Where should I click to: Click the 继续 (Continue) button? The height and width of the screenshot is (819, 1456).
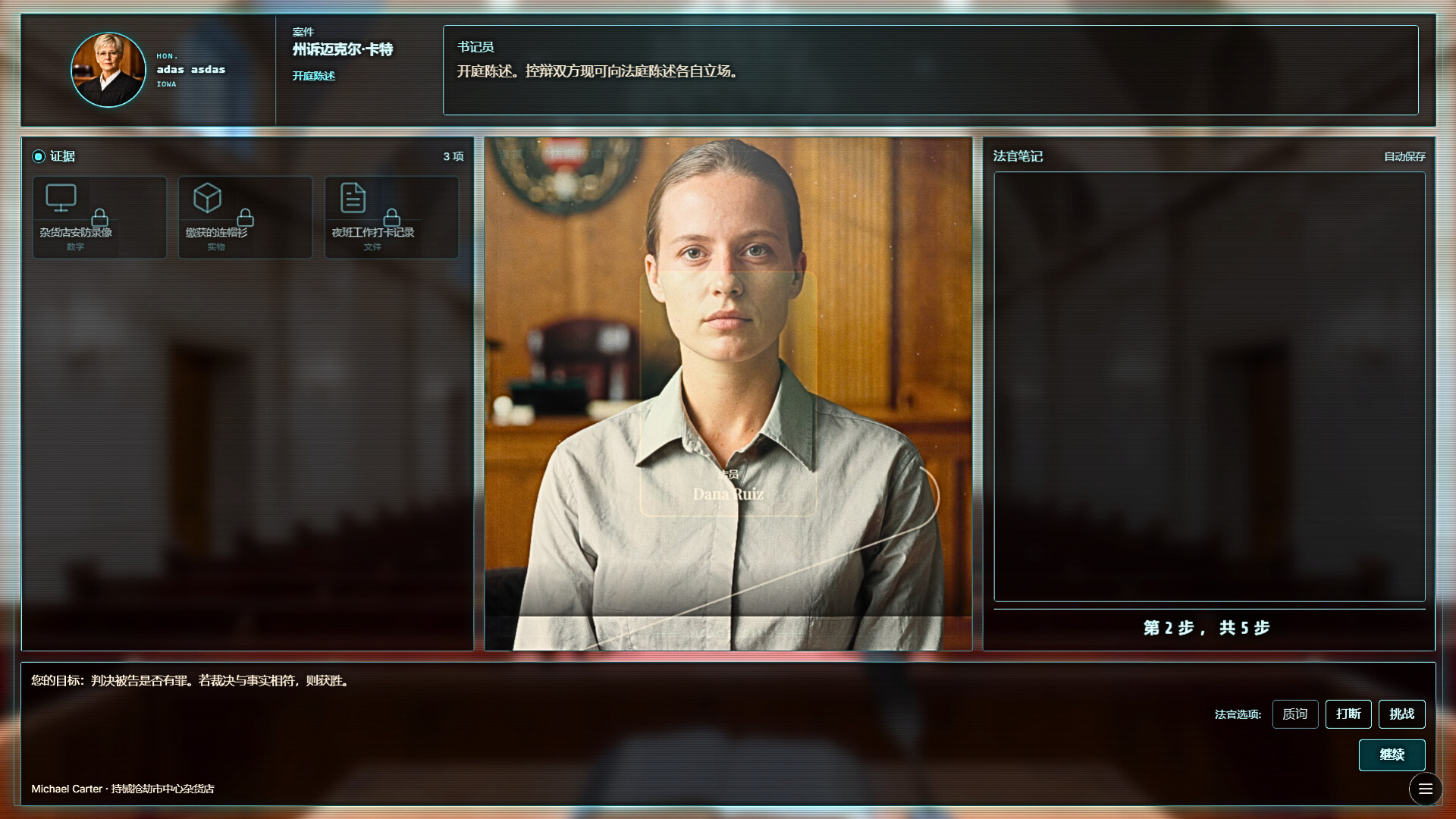tap(1392, 755)
